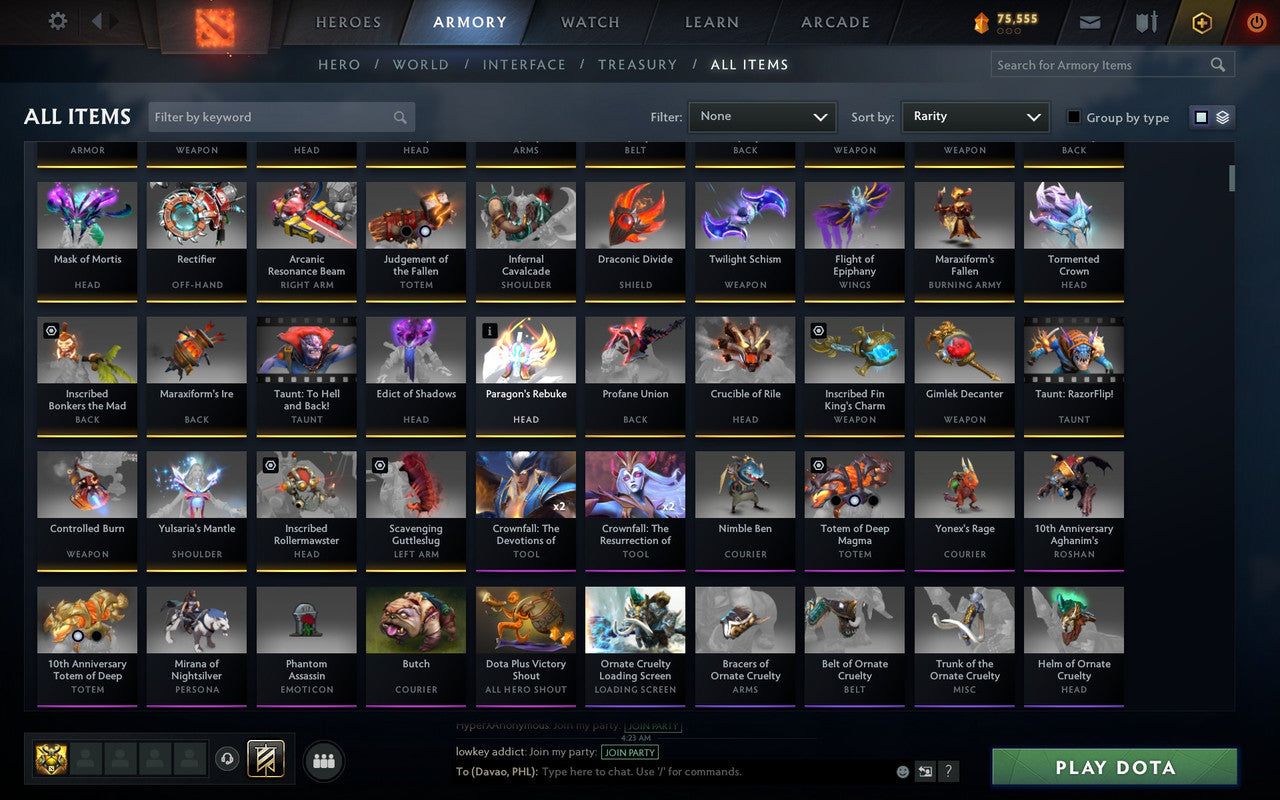Open Dota Plus with the hexagon plus icon
Viewport: 1280px width, 800px height.
coord(1201,22)
